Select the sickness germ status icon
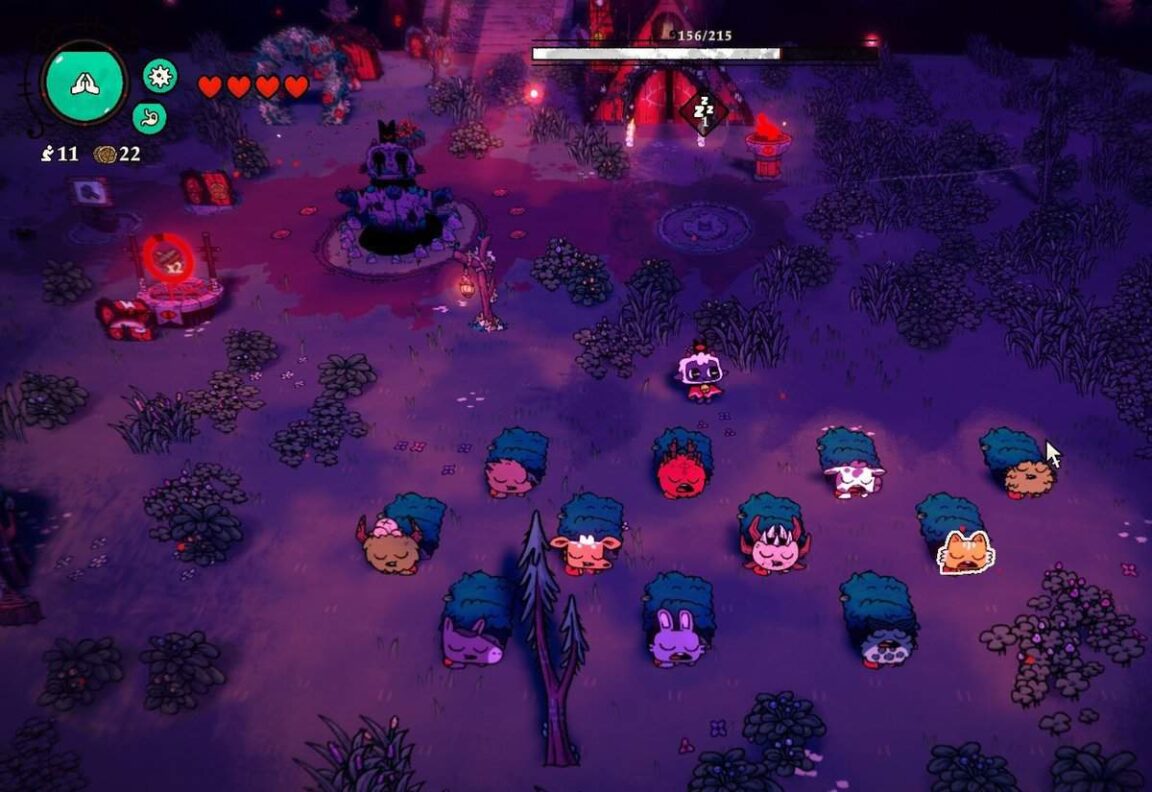 tap(160, 75)
